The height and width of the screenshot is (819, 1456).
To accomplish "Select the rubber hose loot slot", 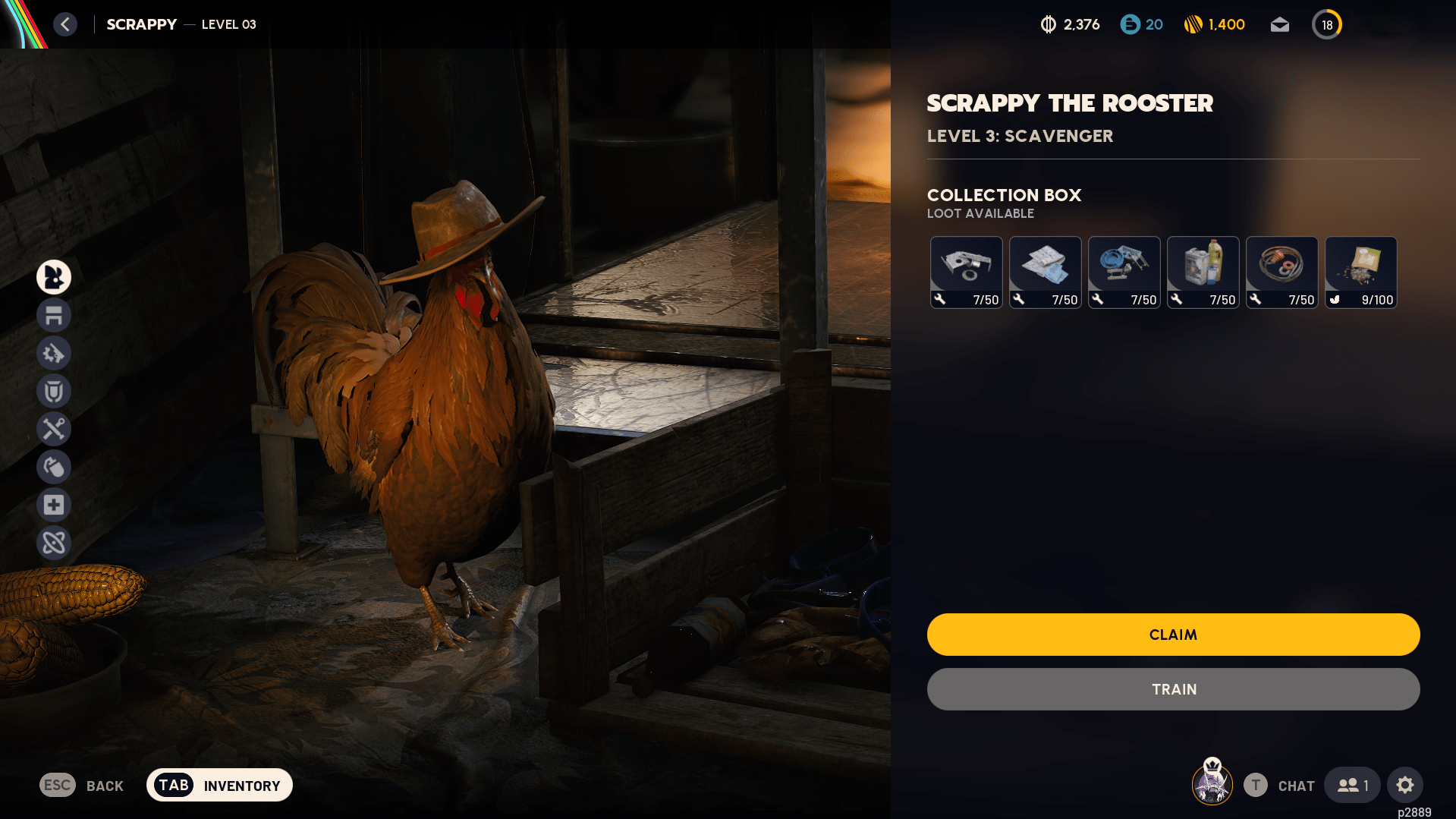I will 1281,272.
